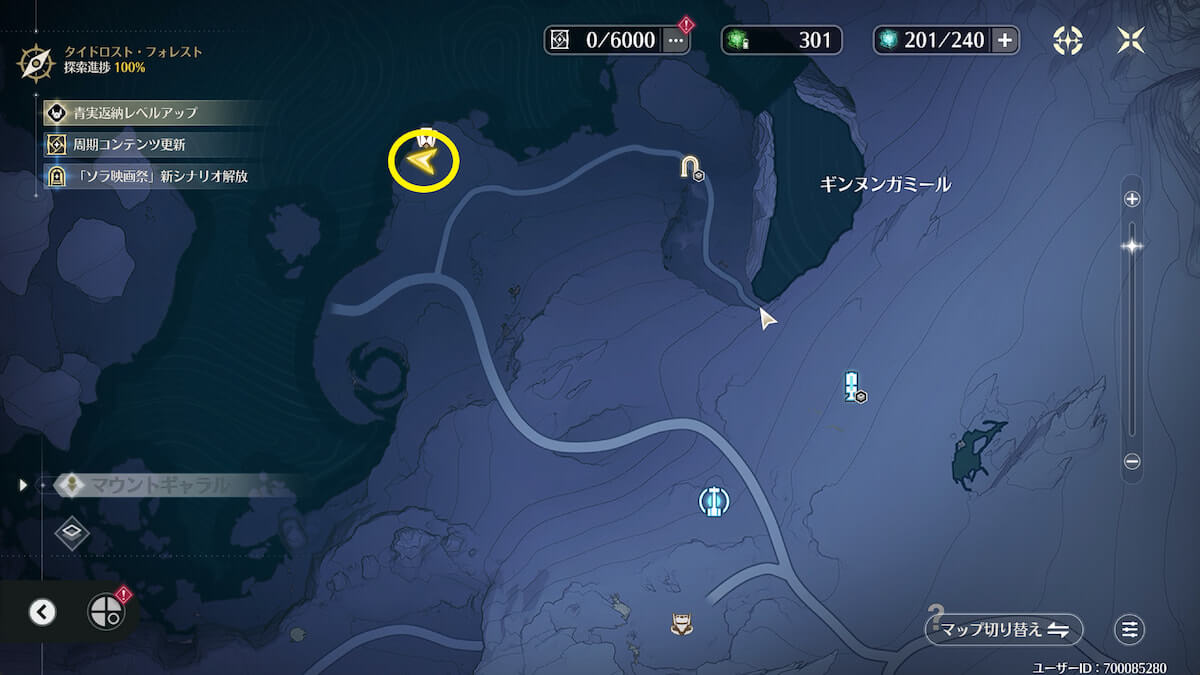Open the round icon with red alert badge
Screen dimensions: 1200x675
point(105,611)
